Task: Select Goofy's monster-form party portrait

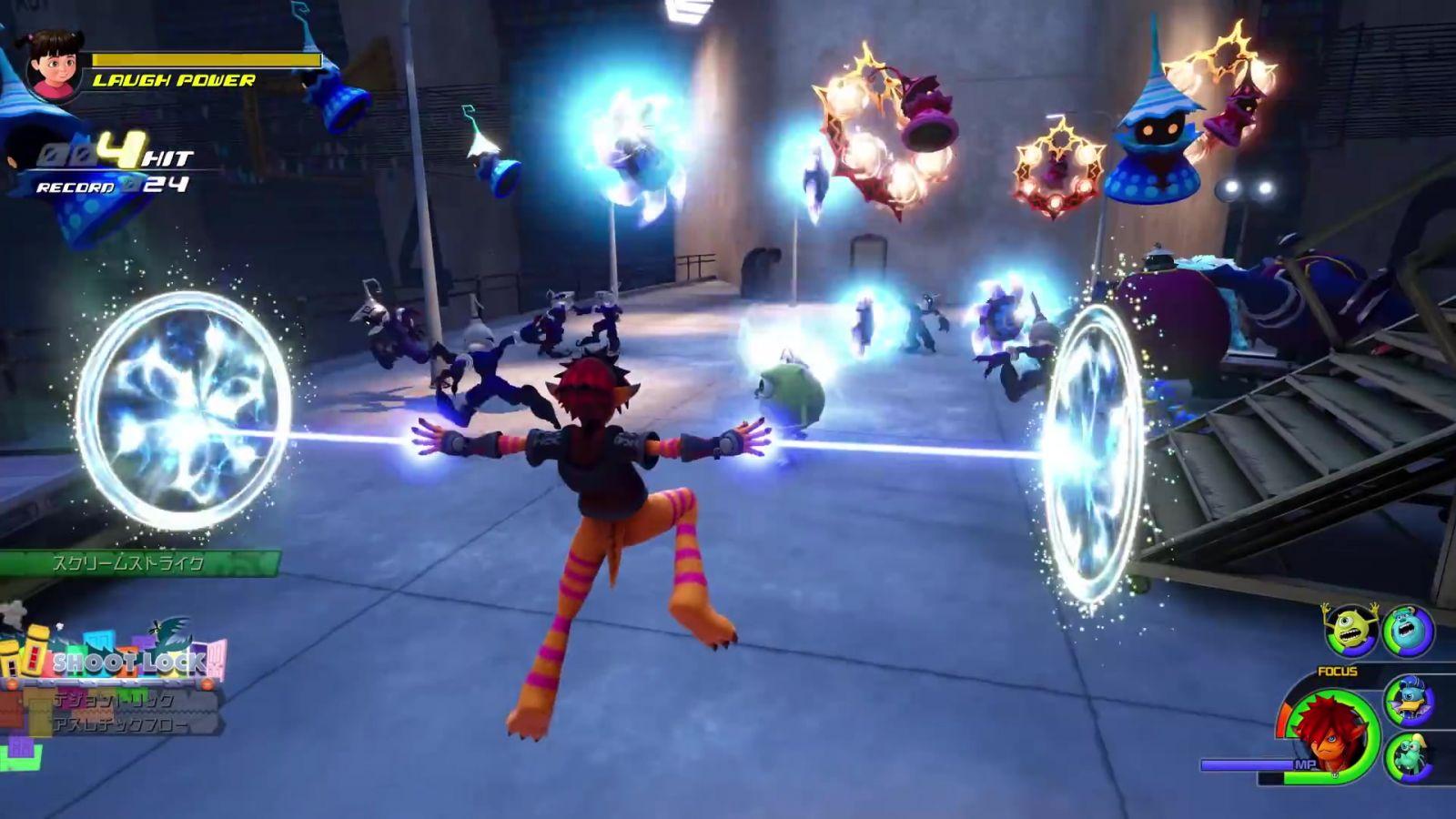Action: (1409, 756)
